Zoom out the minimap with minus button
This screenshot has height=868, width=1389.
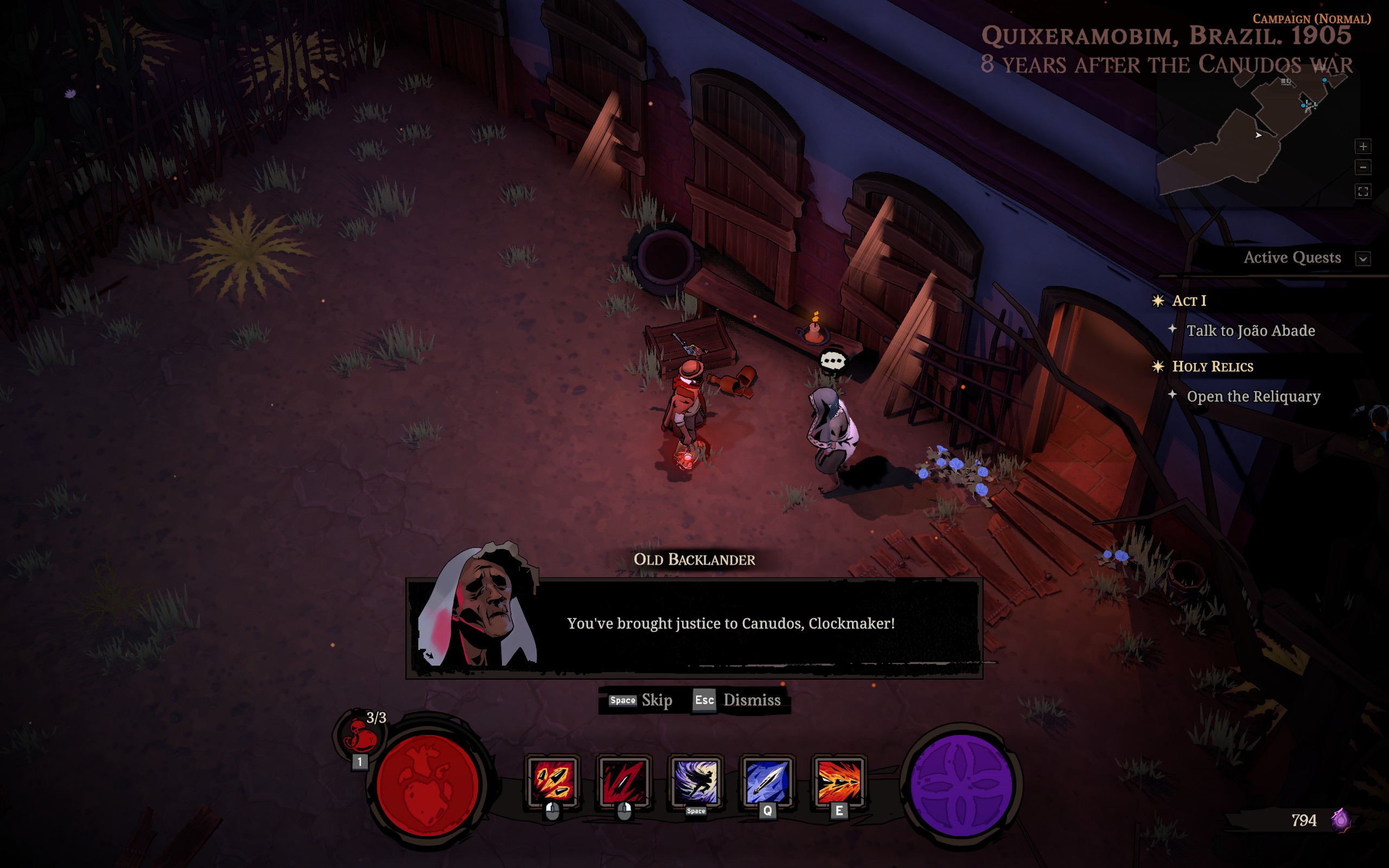coord(1363,168)
